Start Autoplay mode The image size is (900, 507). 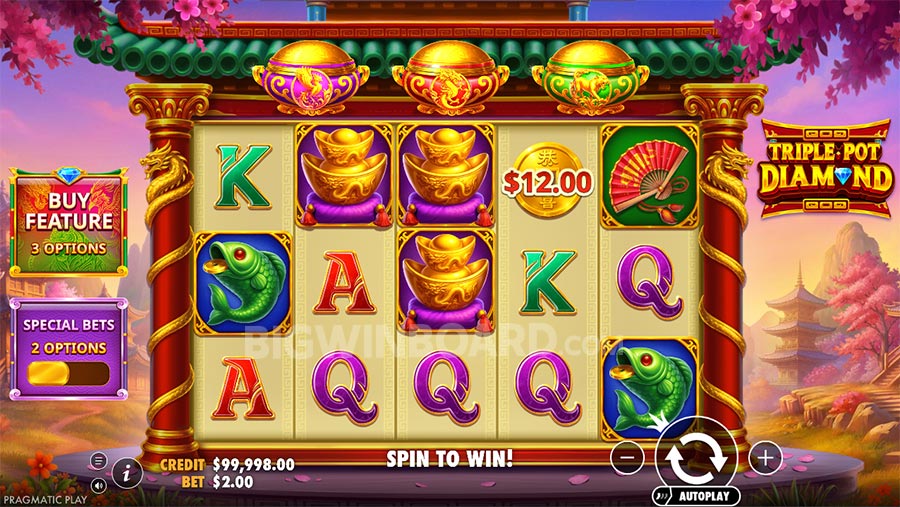[705, 495]
